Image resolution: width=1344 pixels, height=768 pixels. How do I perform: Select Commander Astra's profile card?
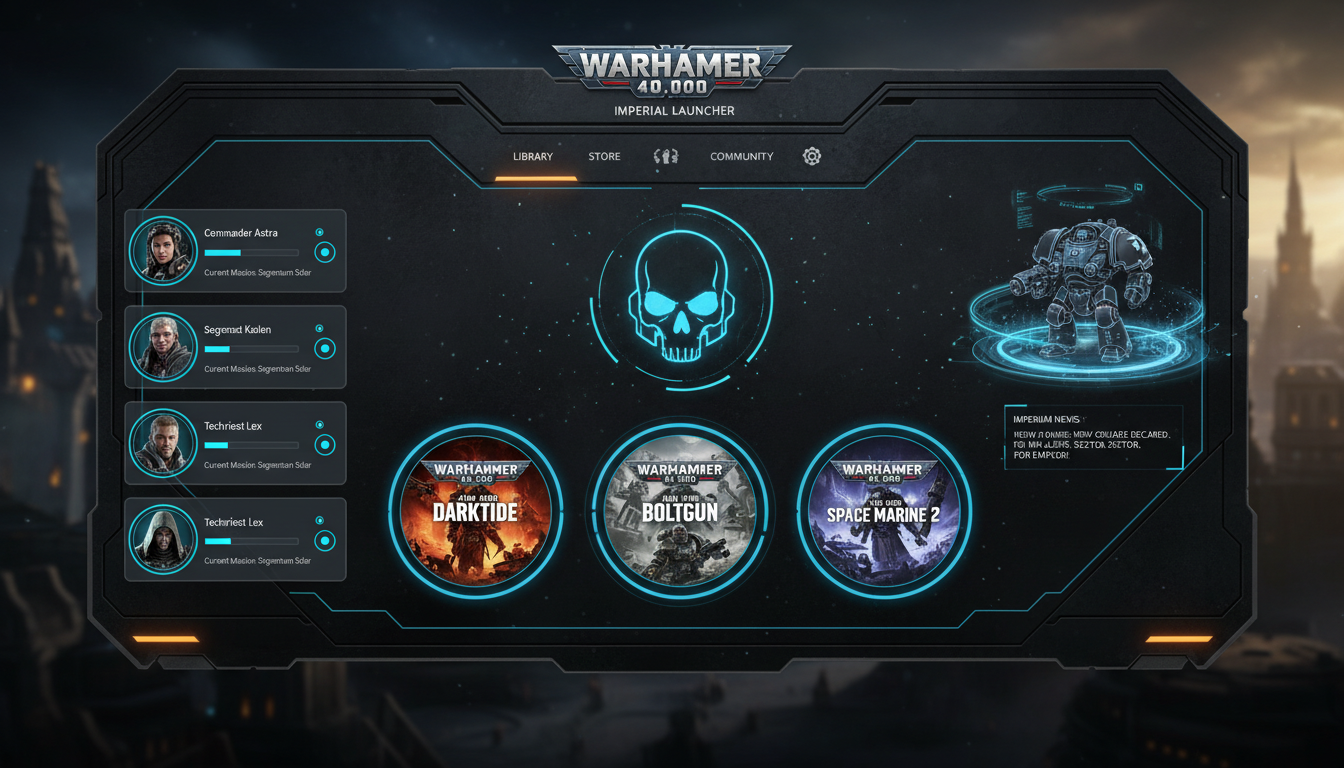click(x=235, y=251)
